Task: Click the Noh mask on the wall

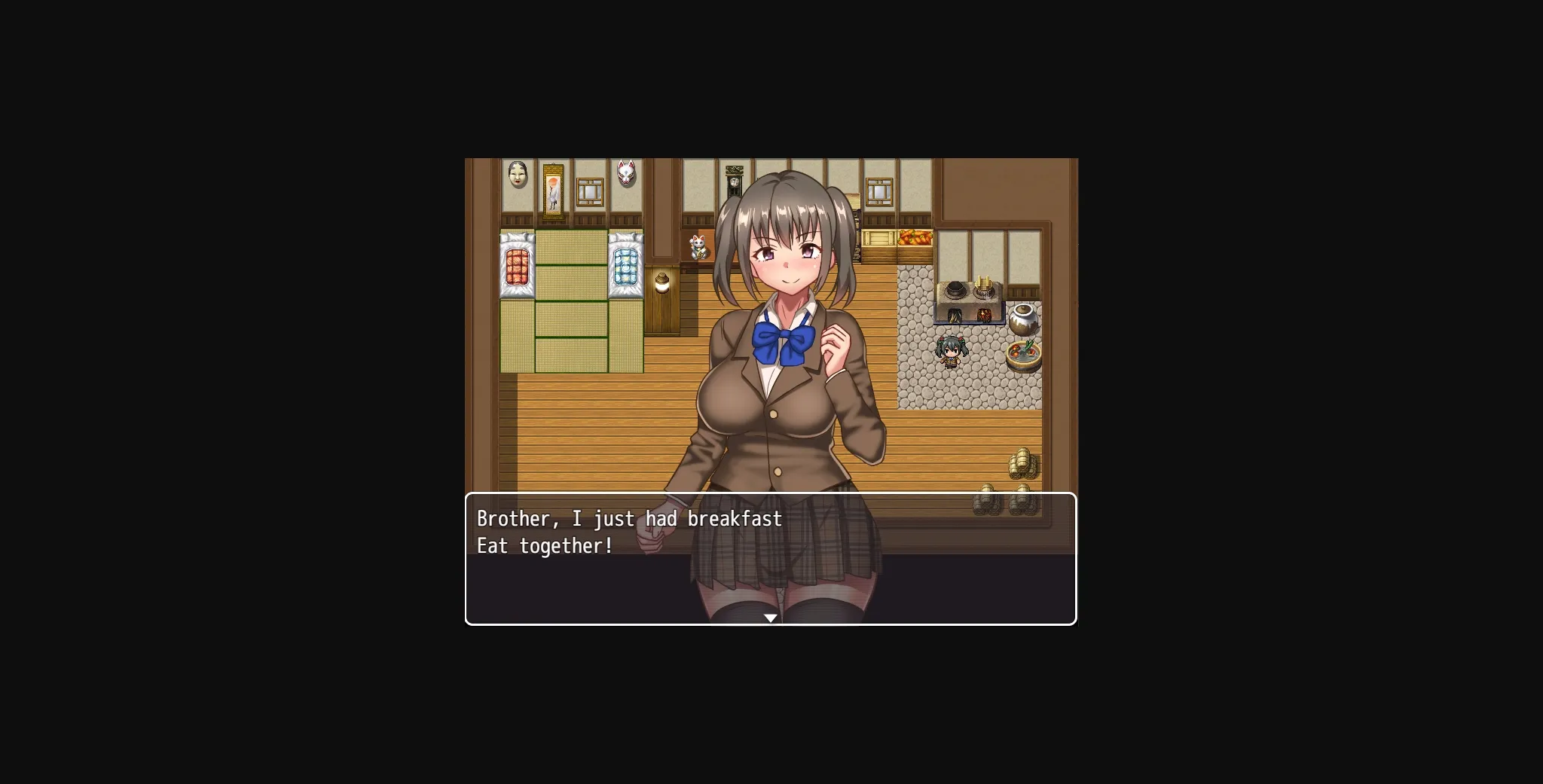Action: tap(517, 175)
